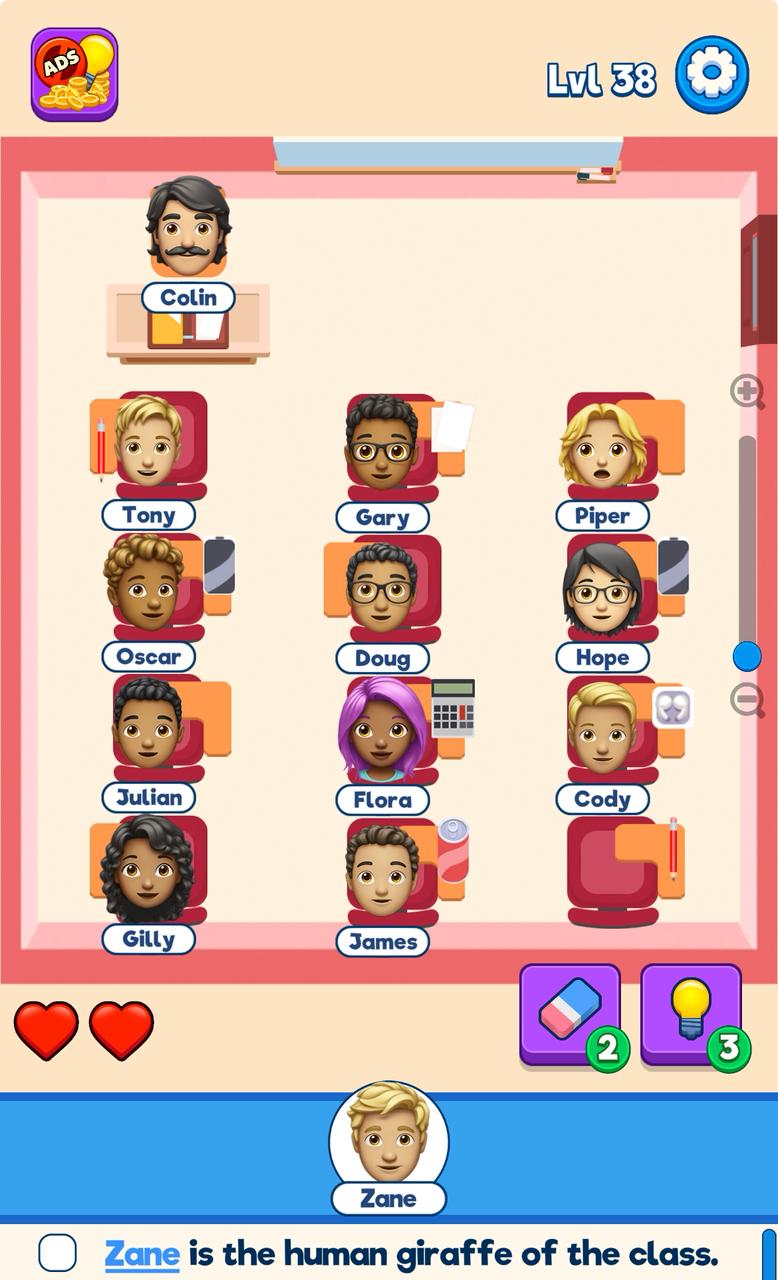Click the blue zoom slider handle
Screen dimensions: 778x1280
pyautogui.click(x=747, y=657)
